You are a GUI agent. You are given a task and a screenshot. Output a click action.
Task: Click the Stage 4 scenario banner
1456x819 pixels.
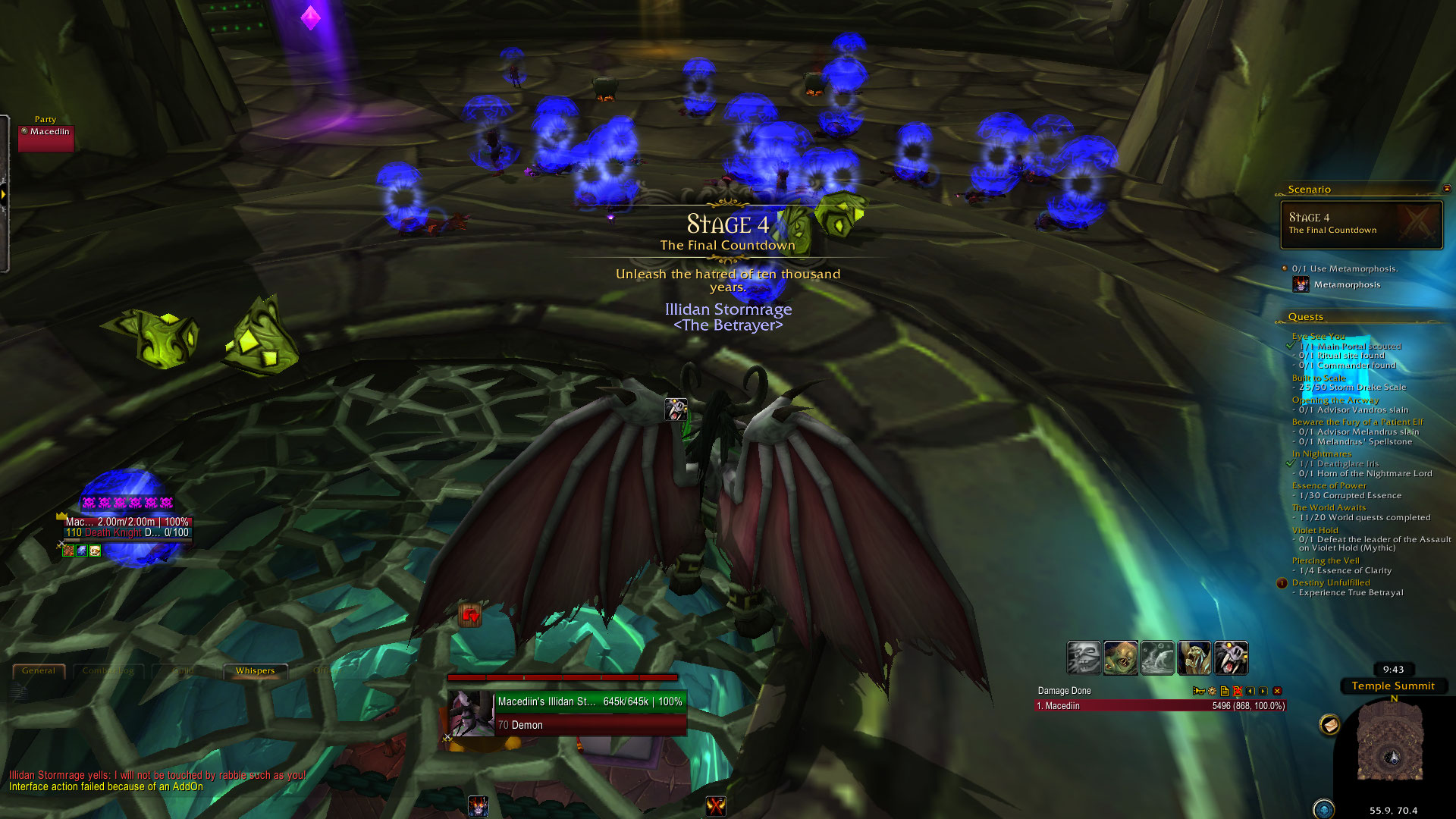(x=1361, y=224)
